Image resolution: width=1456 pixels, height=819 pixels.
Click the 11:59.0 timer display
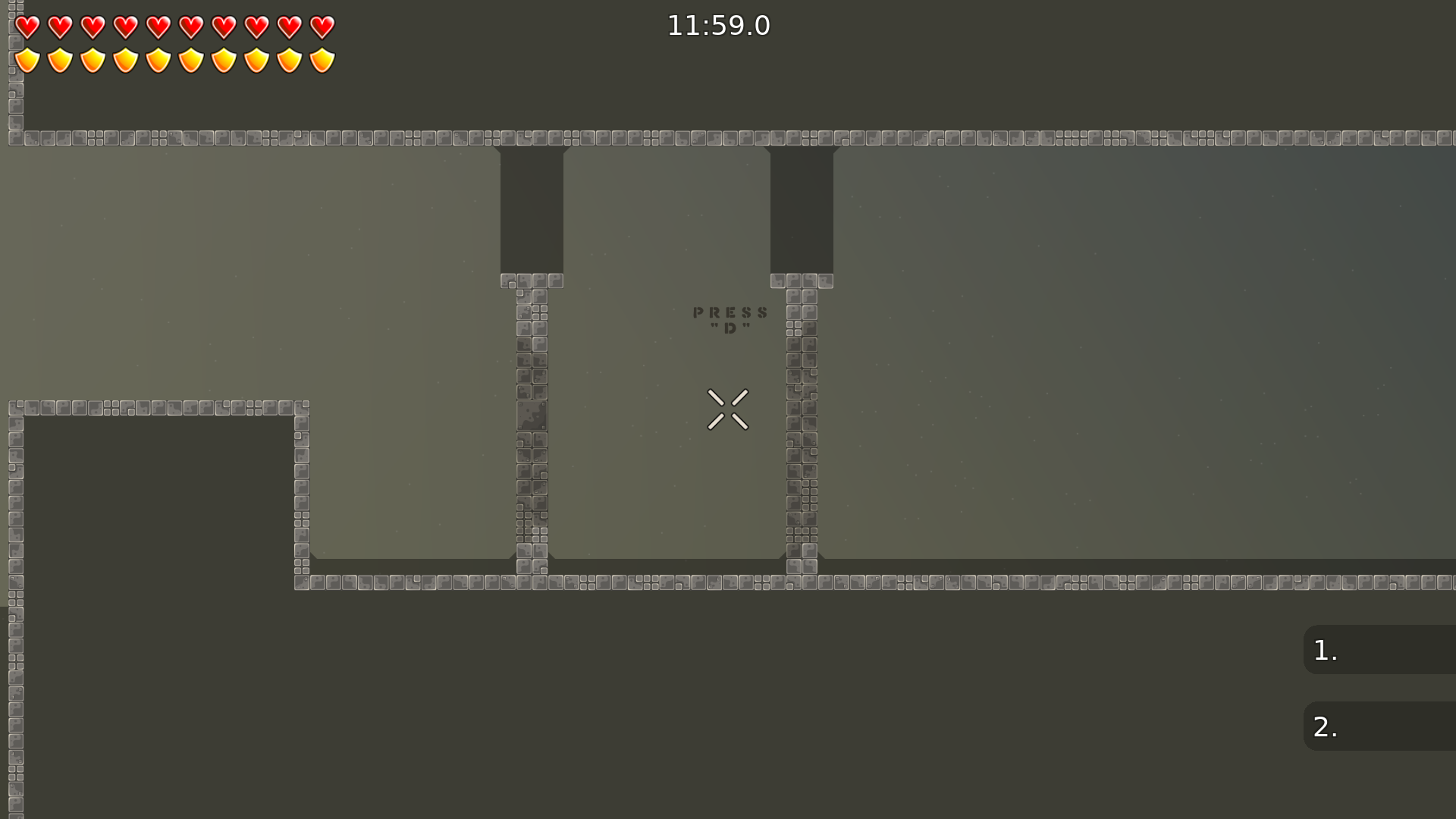(x=717, y=25)
